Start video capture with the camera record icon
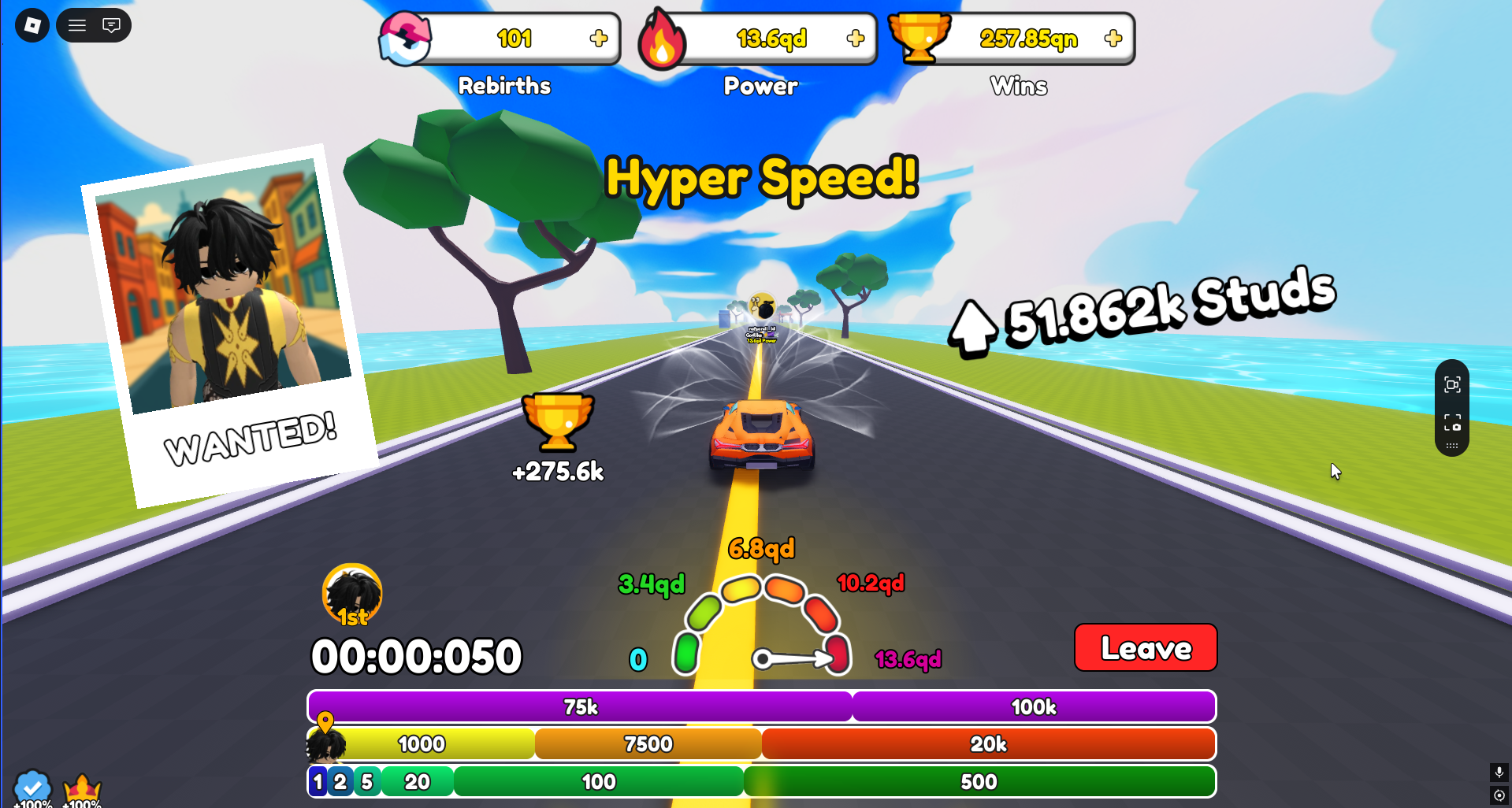Screen dimensions: 1512x808 tap(1452, 384)
